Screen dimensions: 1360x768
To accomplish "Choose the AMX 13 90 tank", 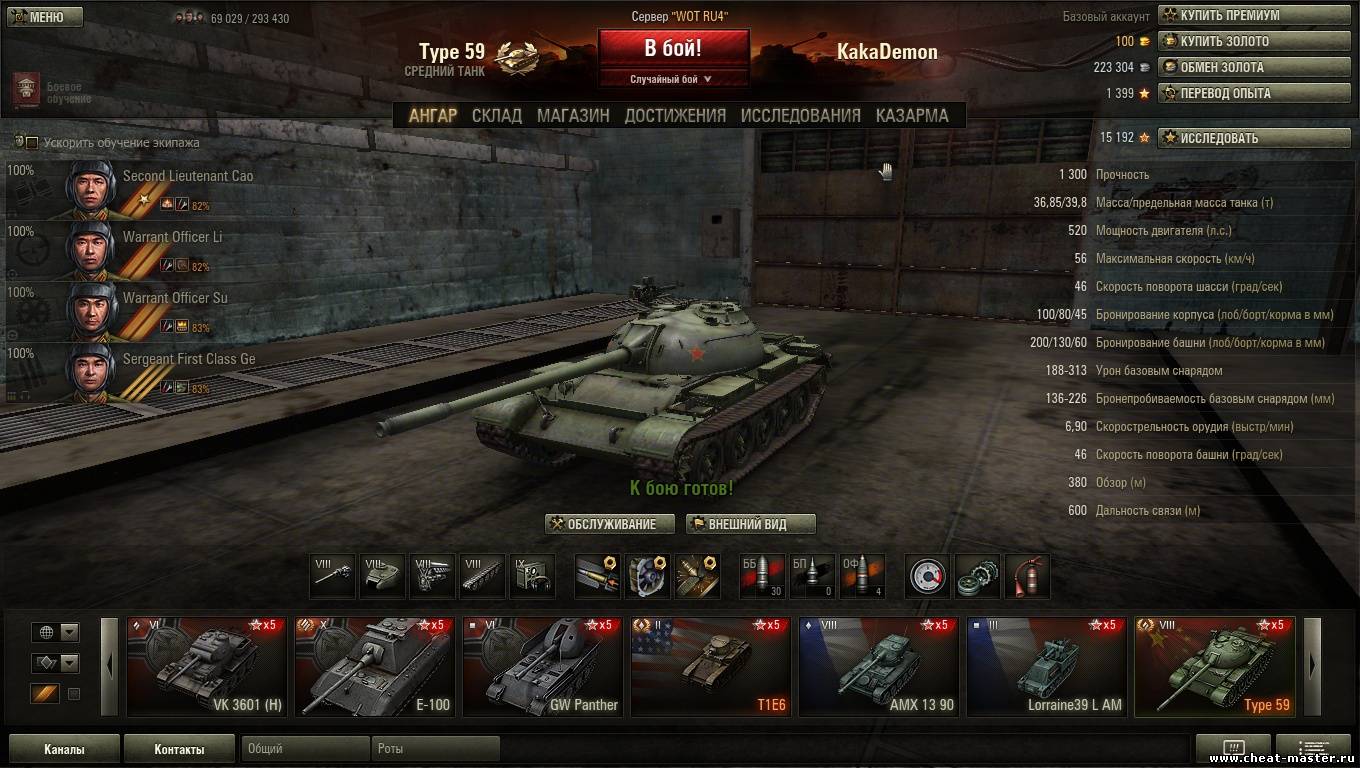I will [879, 667].
